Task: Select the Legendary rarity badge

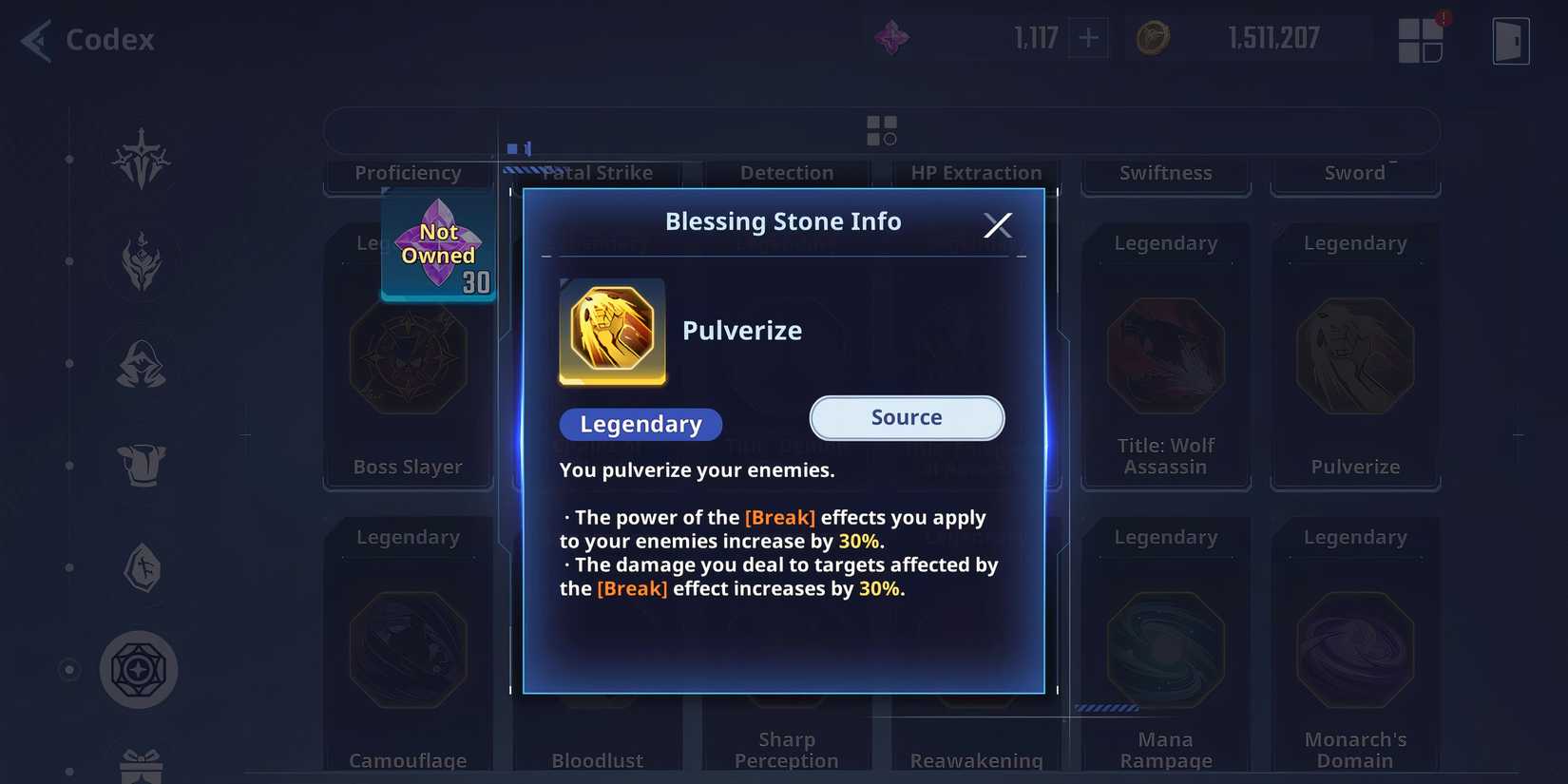Action: coord(641,424)
